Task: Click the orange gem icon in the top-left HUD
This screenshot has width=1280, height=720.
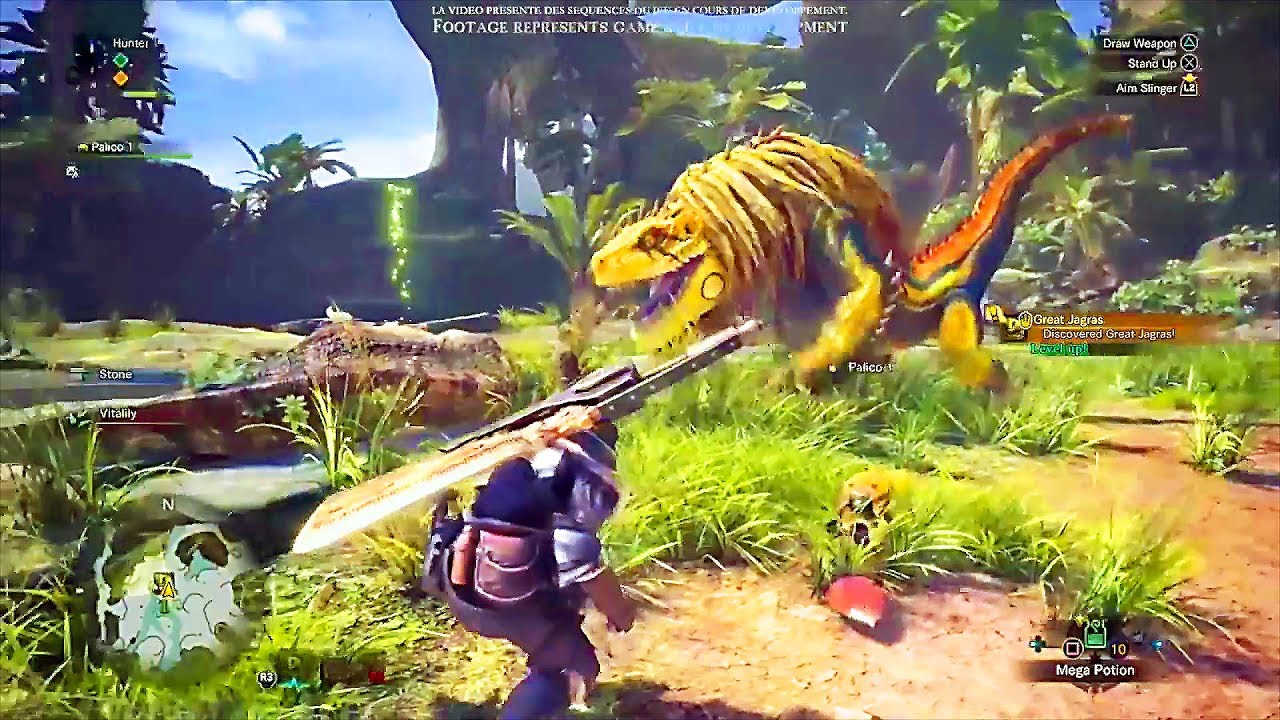Action: 120,78
